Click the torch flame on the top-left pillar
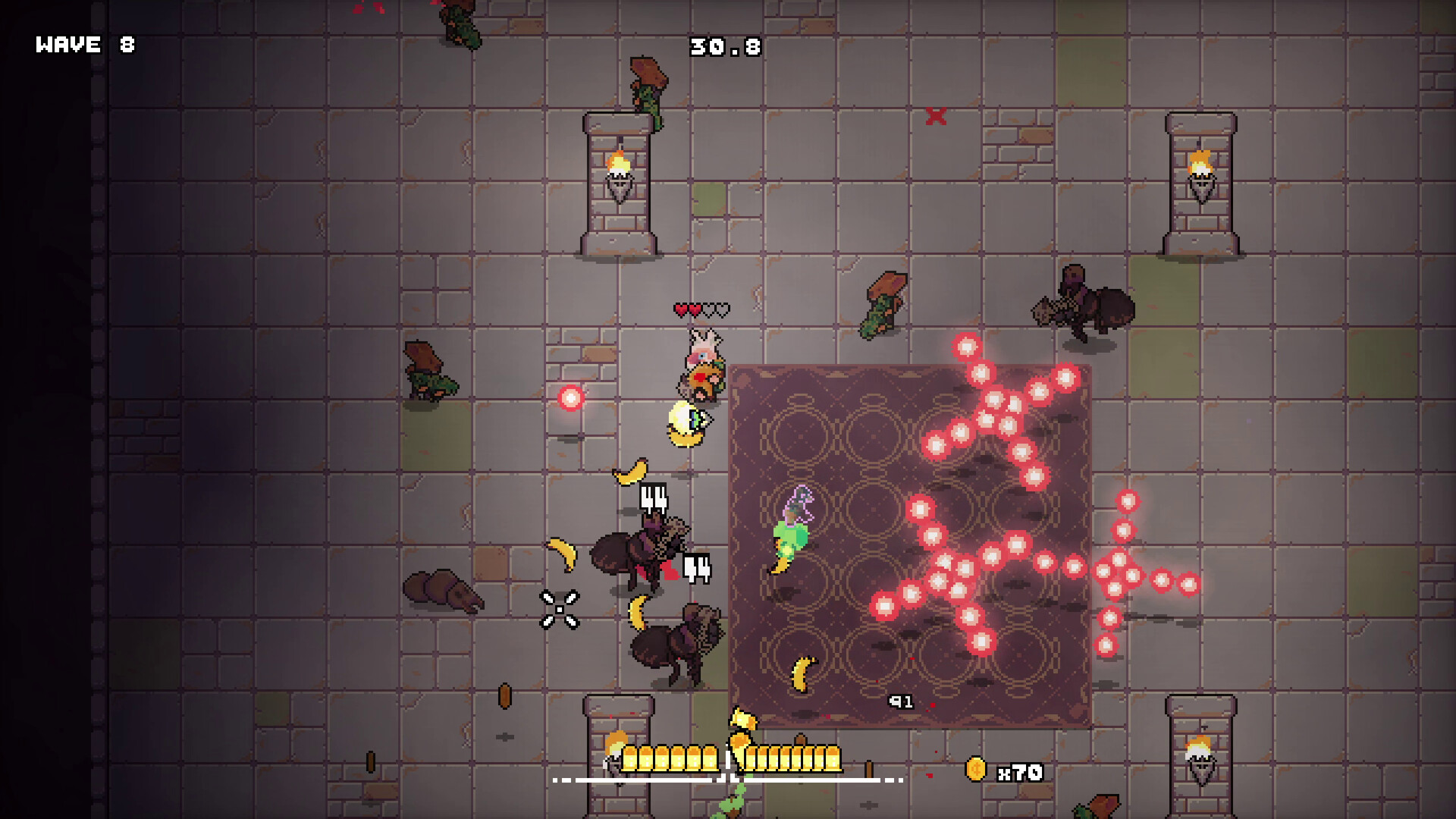The height and width of the screenshot is (819, 1456). 618,162
